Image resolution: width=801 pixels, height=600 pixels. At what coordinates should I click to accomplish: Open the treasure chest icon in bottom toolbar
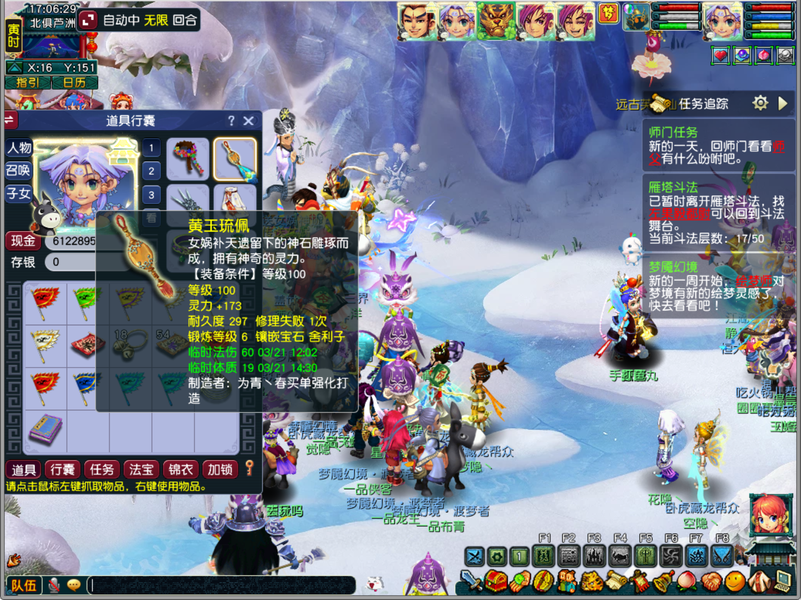tap(496, 581)
